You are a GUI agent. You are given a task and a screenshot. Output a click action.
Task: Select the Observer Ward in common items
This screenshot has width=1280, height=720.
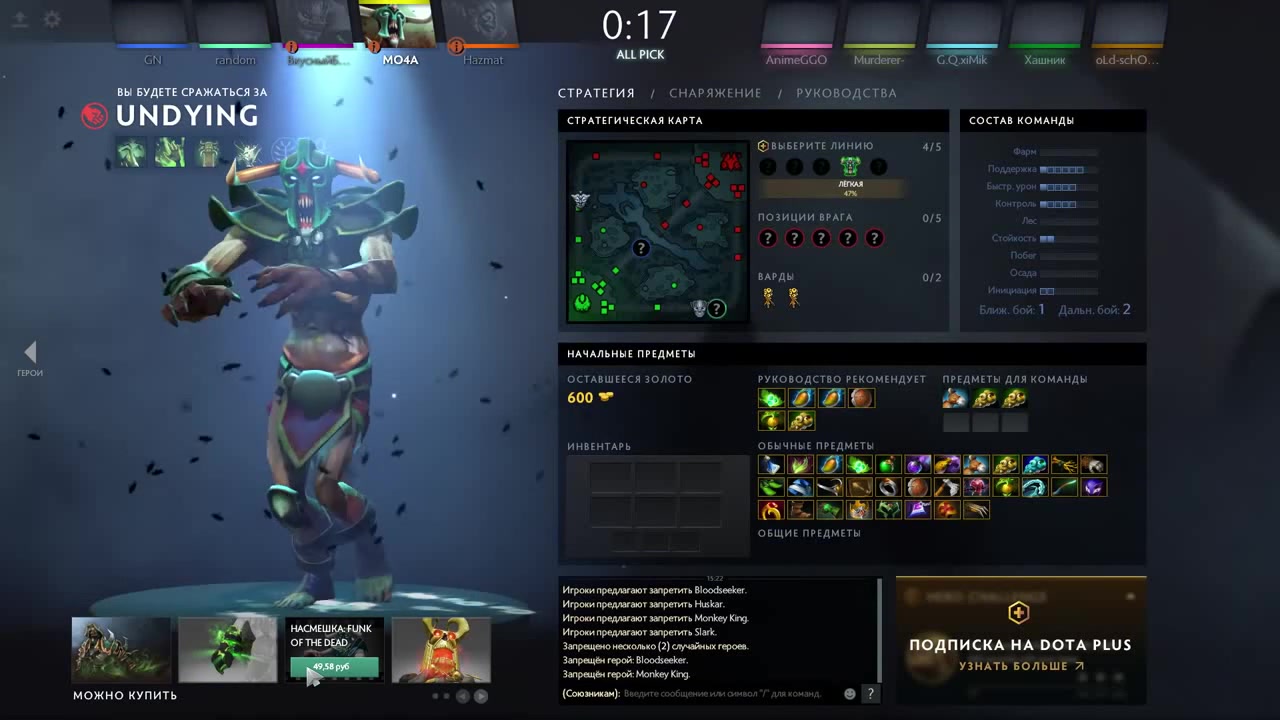[x=1004, y=464]
